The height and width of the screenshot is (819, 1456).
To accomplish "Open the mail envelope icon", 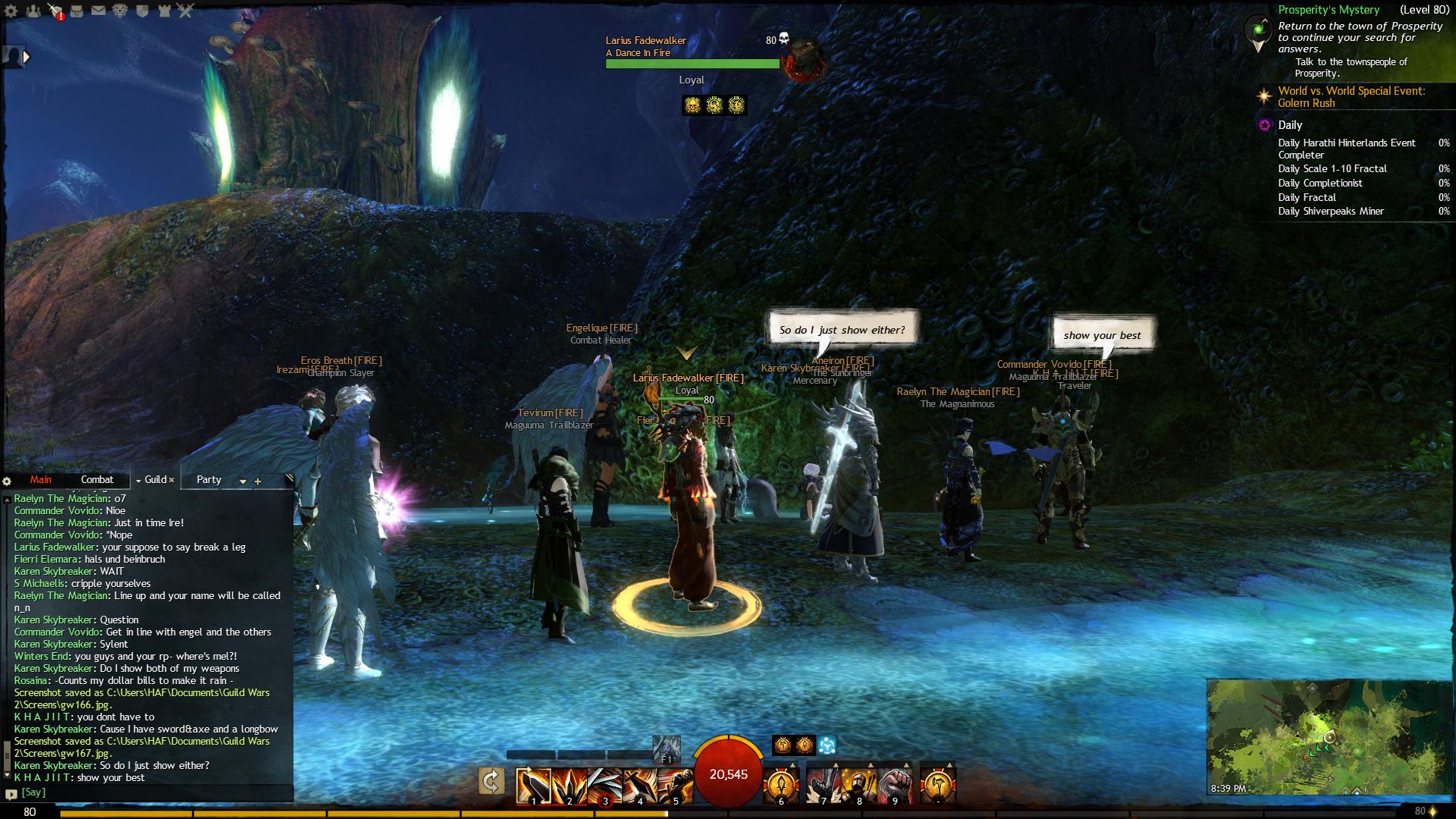I will 99,11.
